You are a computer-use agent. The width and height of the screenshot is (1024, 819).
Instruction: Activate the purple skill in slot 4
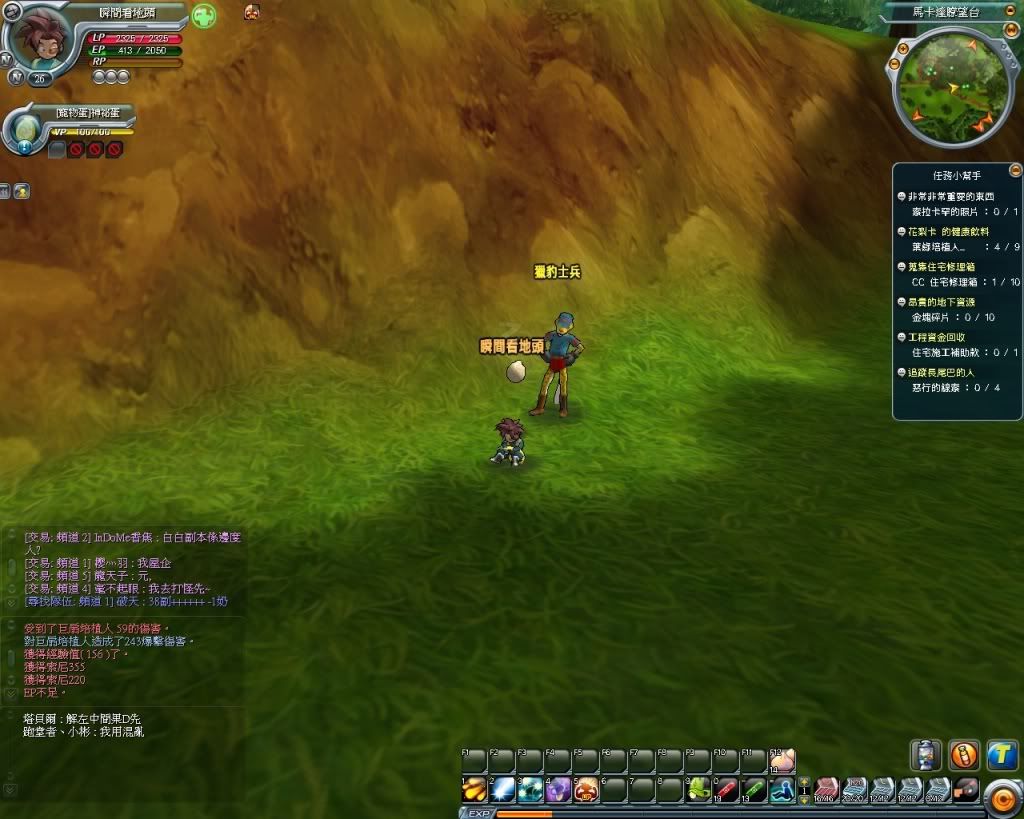[x=558, y=790]
